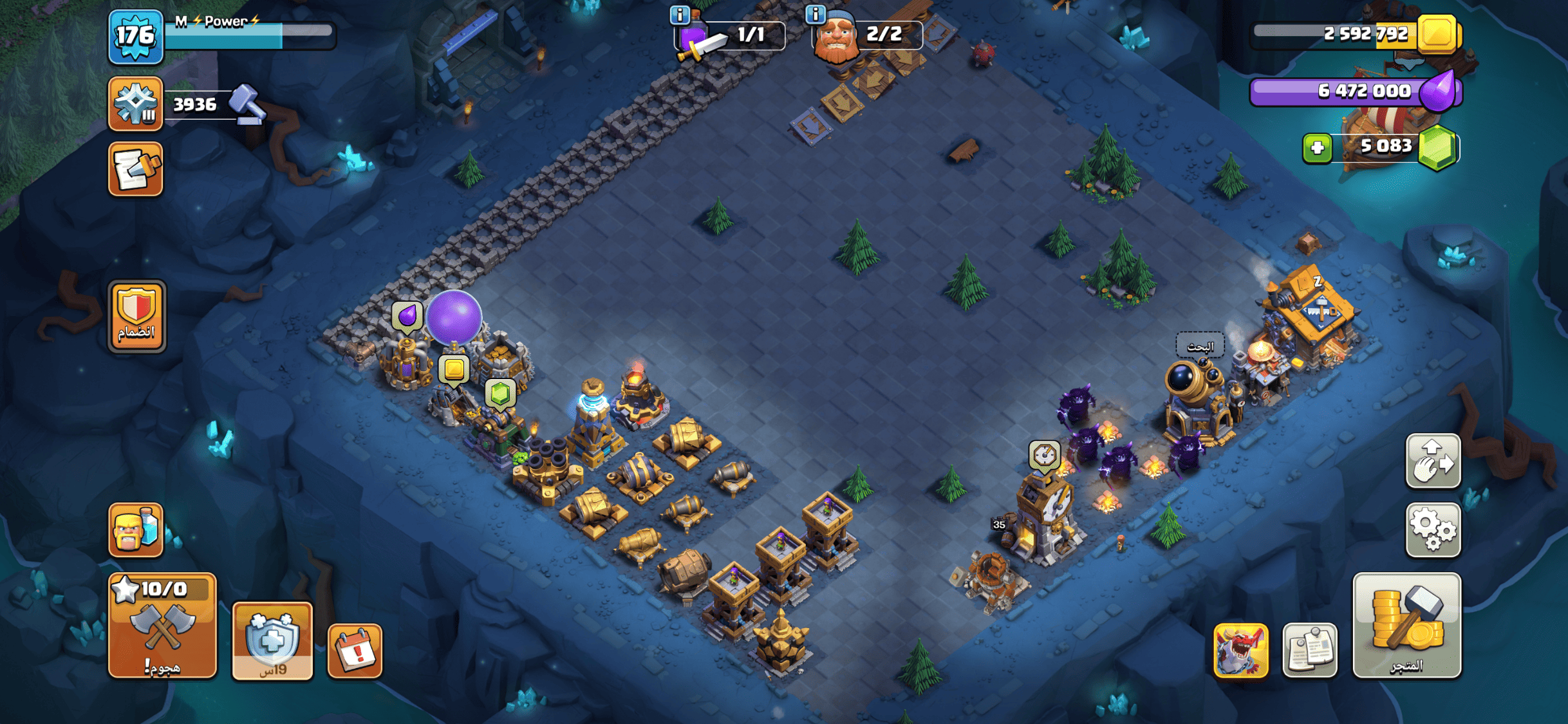Collect gold from the gold coin bubble
This screenshot has height=724, width=1568.
pyautogui.click(x=454, y=370)
